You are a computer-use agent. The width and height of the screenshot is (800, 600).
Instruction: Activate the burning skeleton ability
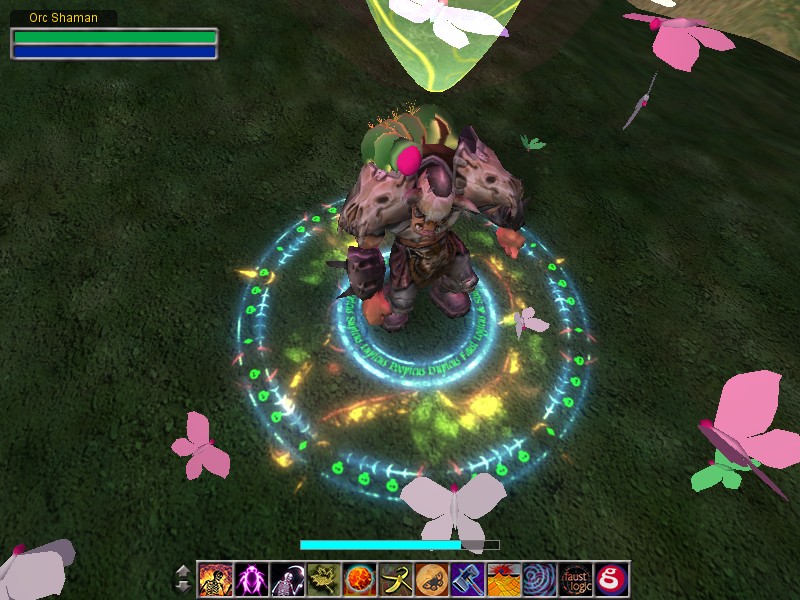pos(216,579)
